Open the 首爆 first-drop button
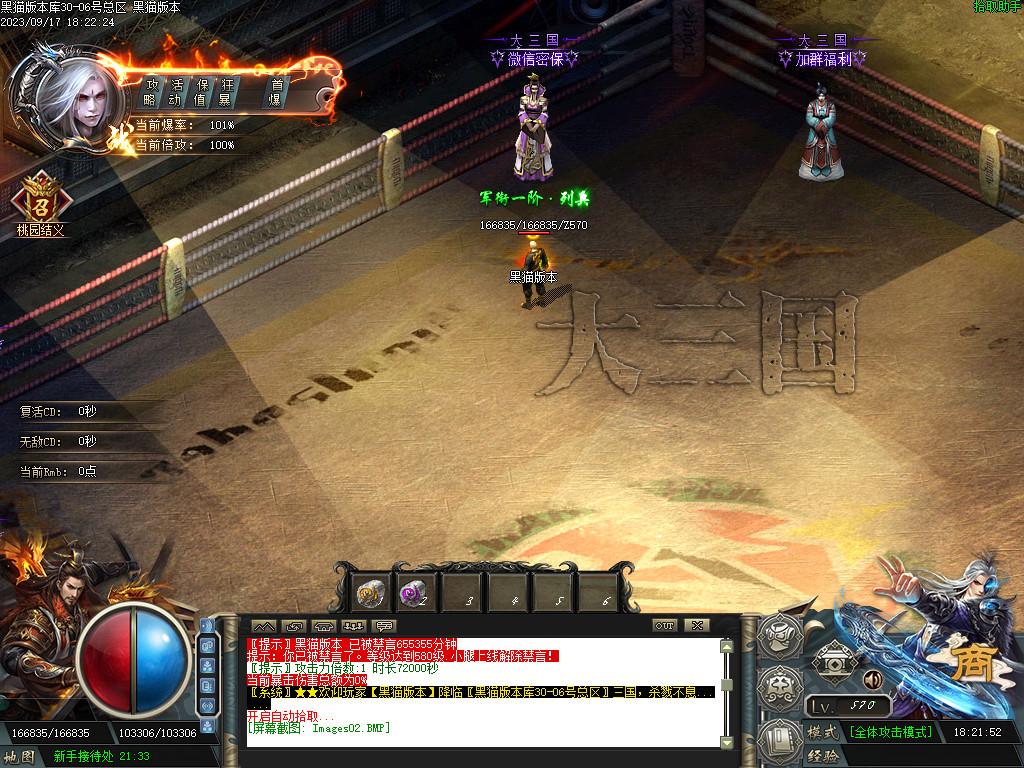Image resolution: width=1024 pixels, height=768 pixels. pyautogui.click(x=277, y=91)
